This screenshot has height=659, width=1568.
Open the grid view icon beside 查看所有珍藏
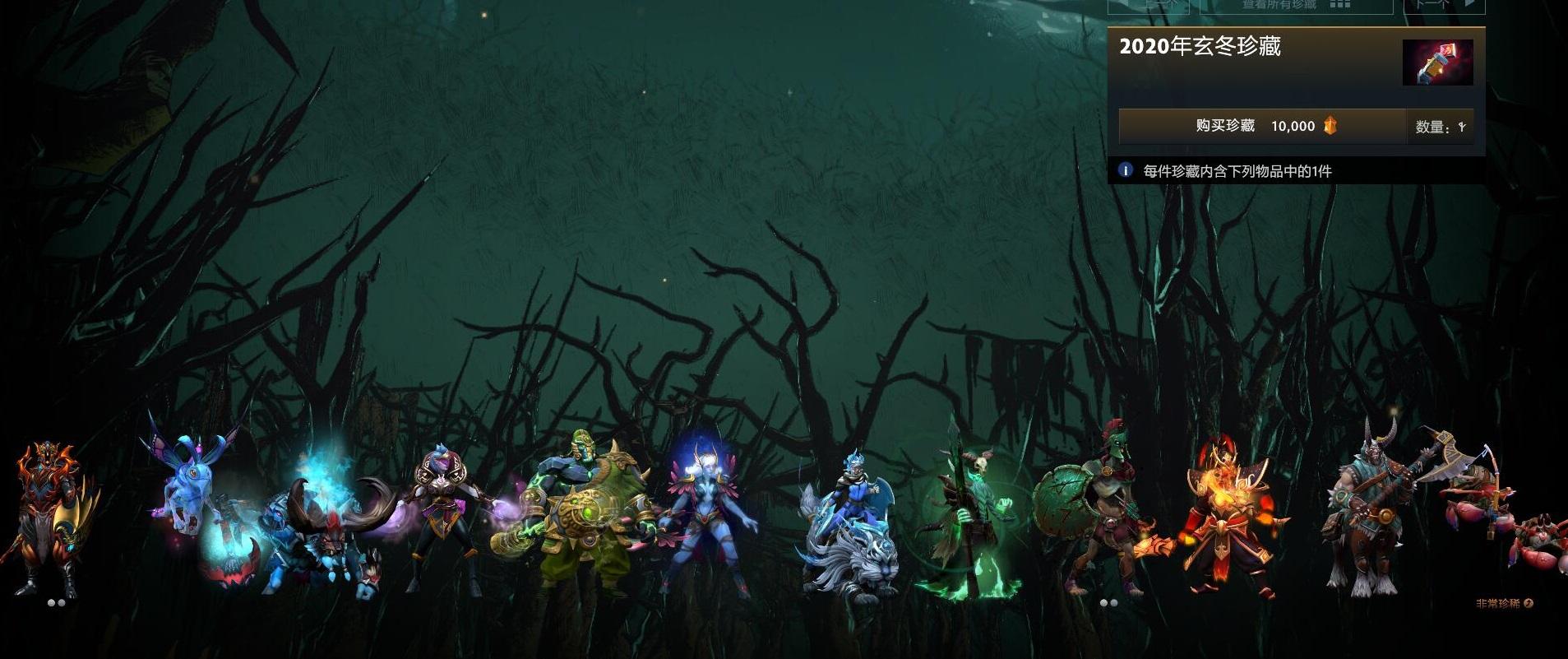(1340, 6)
